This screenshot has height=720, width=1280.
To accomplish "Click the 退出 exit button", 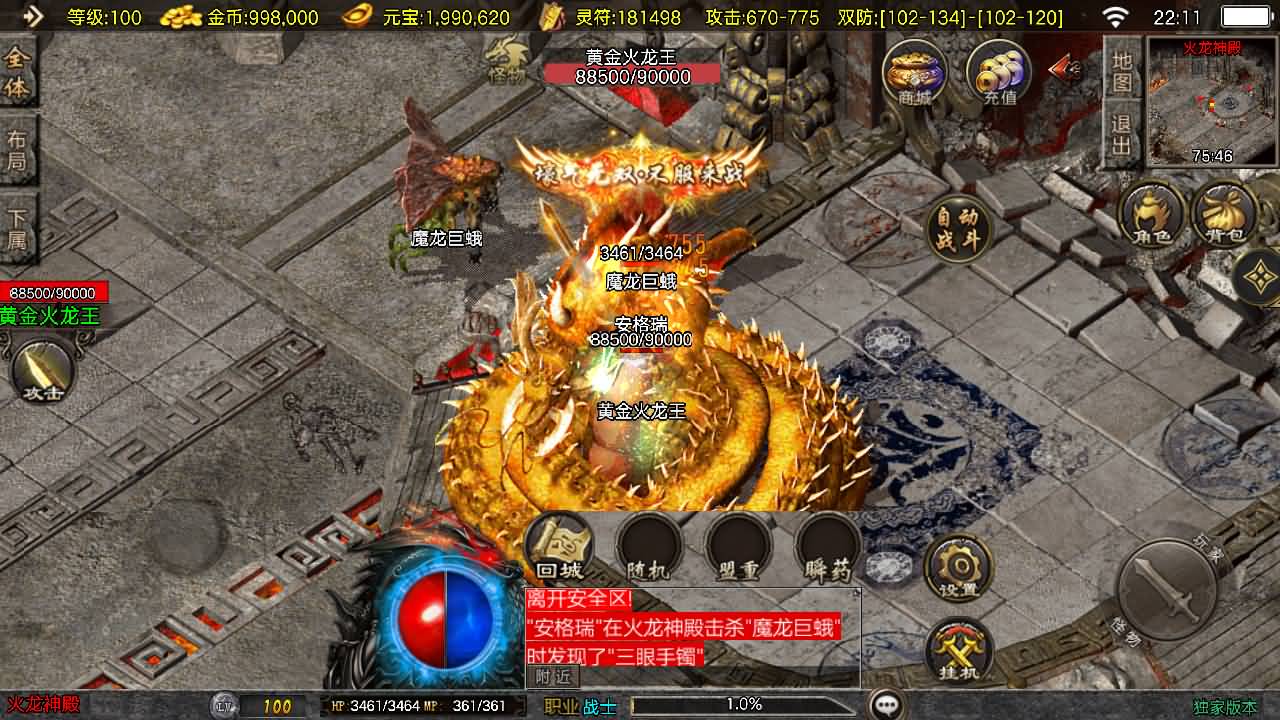I will click(1123, 136).
